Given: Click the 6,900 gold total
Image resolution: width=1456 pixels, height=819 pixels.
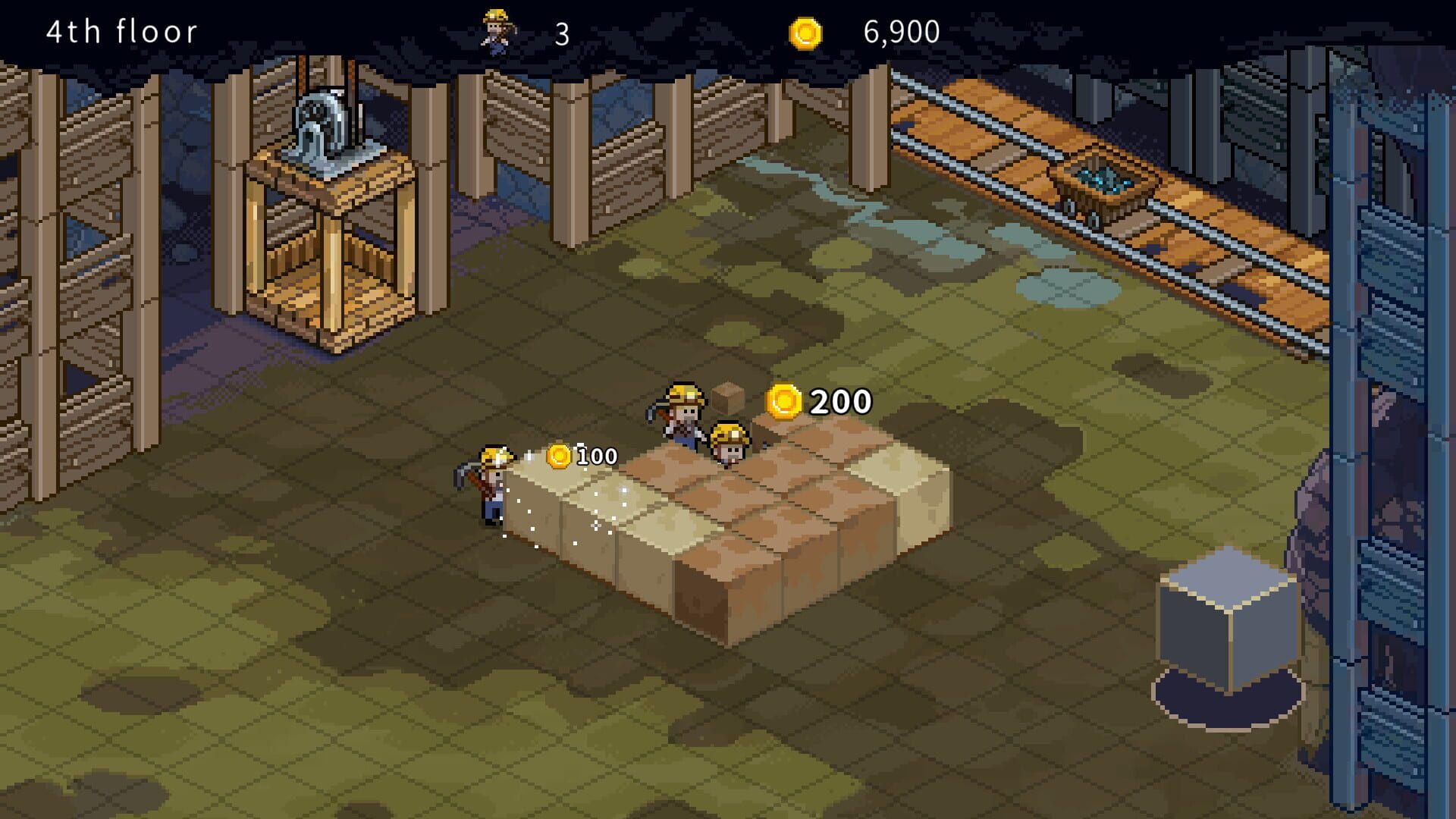Looking at the screenshot, I should click(x=899, y=32).
